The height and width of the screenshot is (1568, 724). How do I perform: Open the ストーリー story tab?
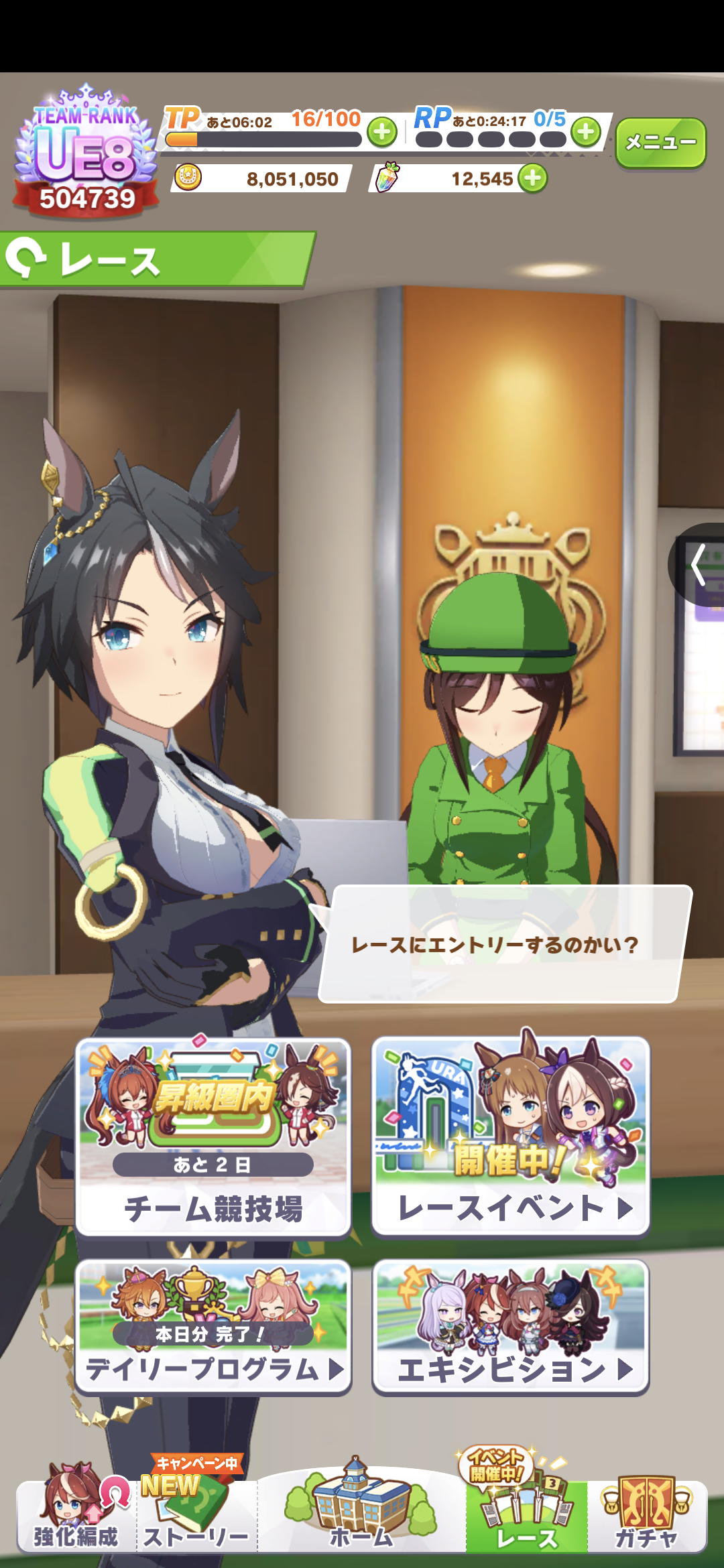pos(196,1514)
